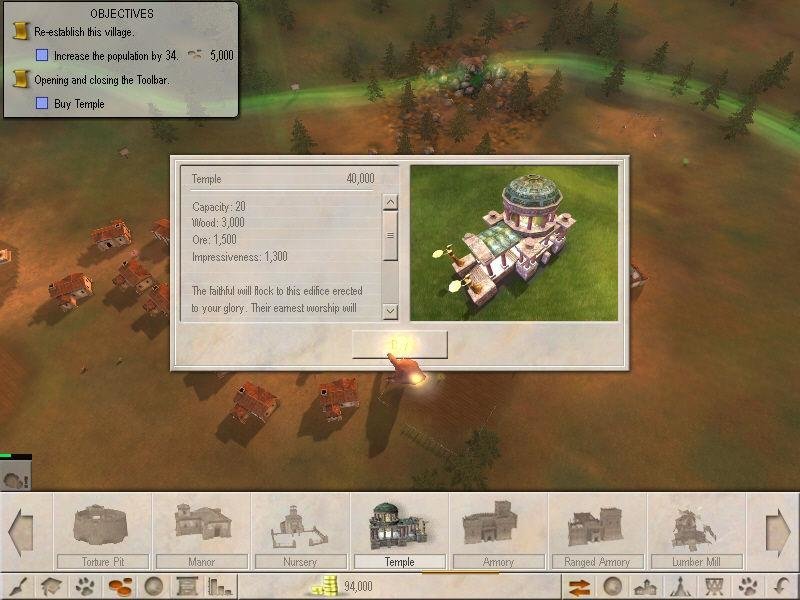
Task: Click the curved undo arrow icon
Action: tap(781, 587)
